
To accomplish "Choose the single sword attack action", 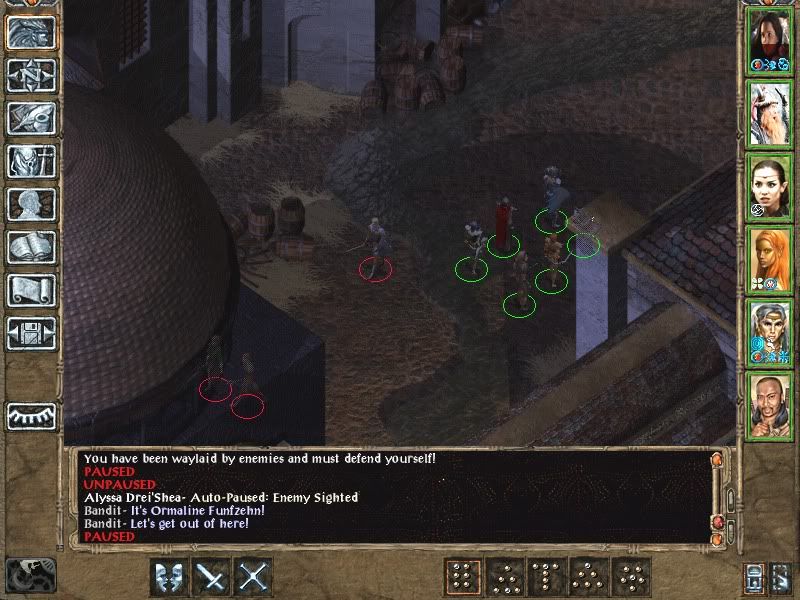I will point(212,576).
